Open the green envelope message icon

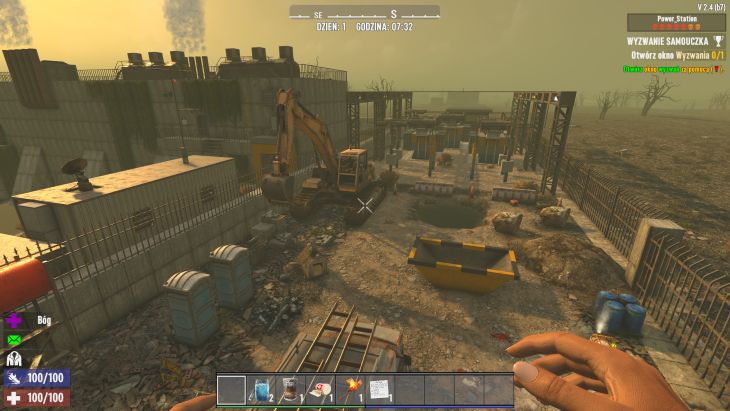[14, 340]
